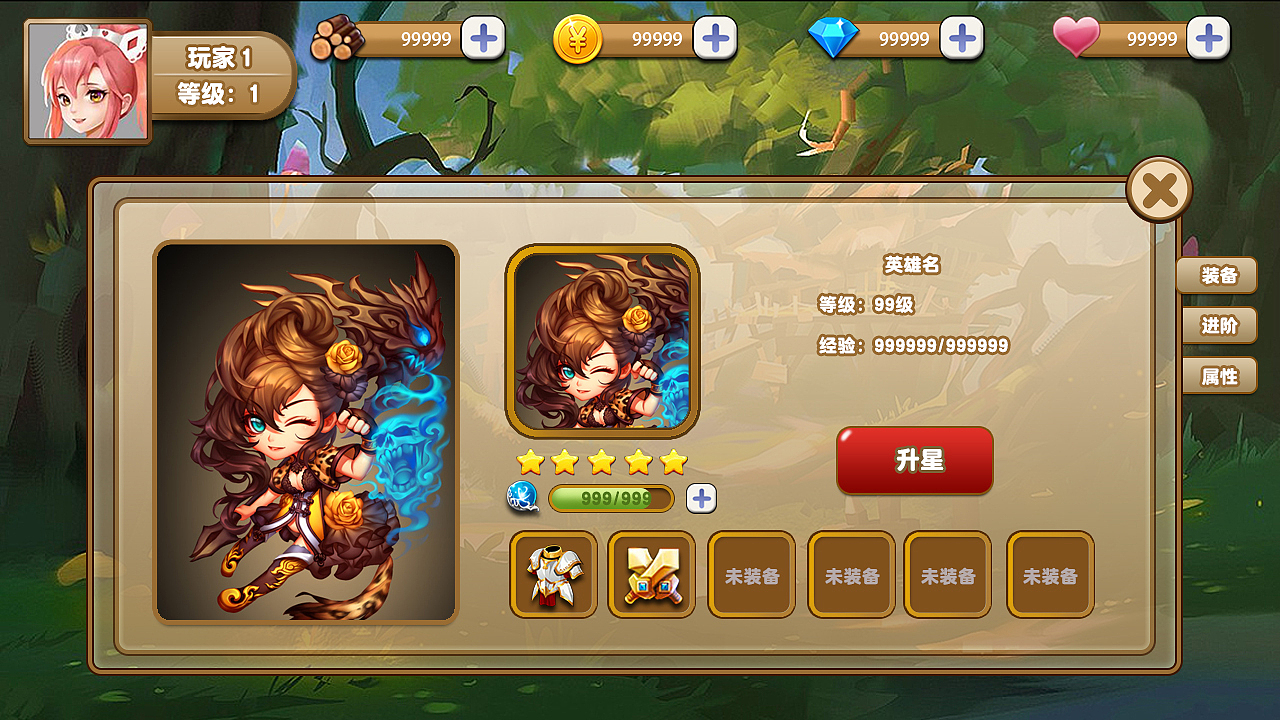Click the gold coin currency icon

[x=578, y=37]
